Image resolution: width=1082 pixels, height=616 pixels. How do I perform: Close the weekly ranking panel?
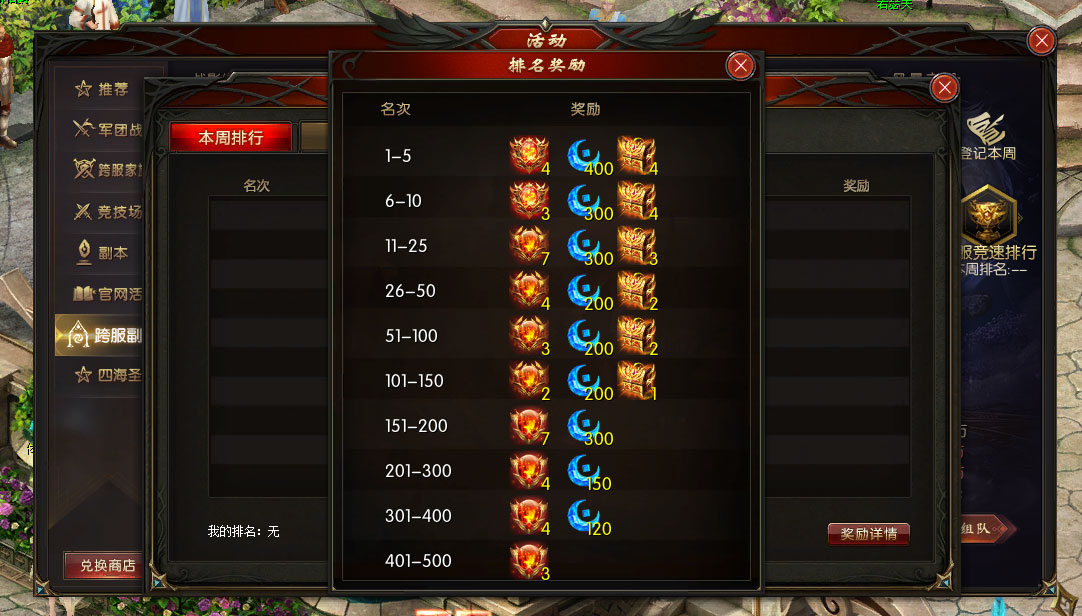tap(944, 89)
